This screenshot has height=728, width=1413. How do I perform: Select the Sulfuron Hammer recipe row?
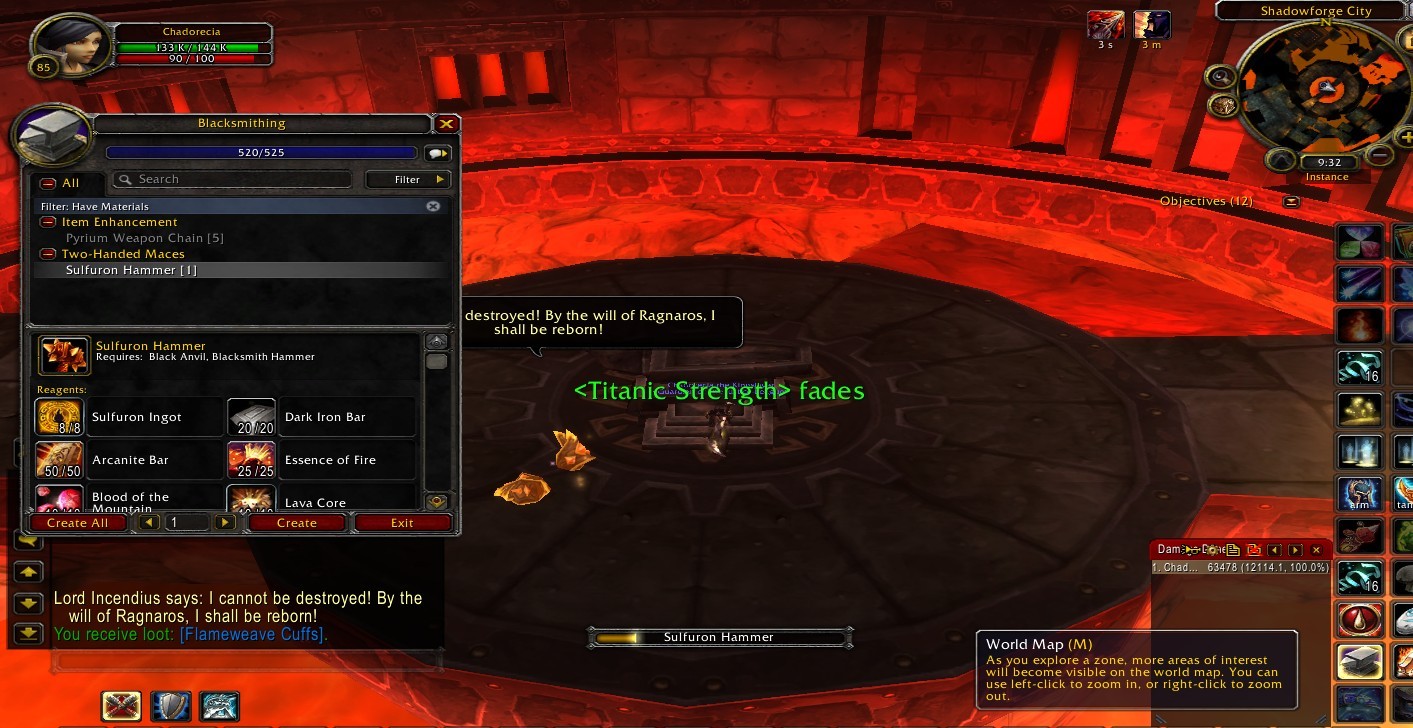pos(132,270)
